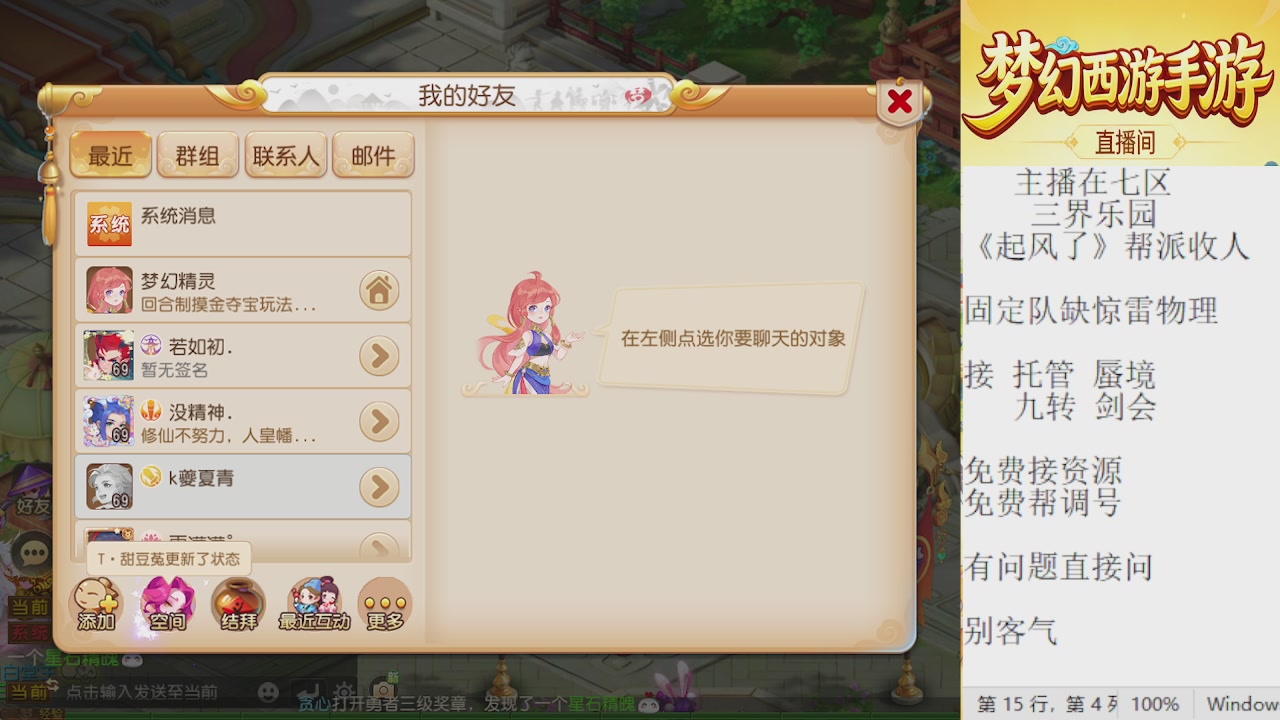1280x720 pixels.
Task: Select the 结拜 sworn-brothers jar icon
Action: [237, 605]
